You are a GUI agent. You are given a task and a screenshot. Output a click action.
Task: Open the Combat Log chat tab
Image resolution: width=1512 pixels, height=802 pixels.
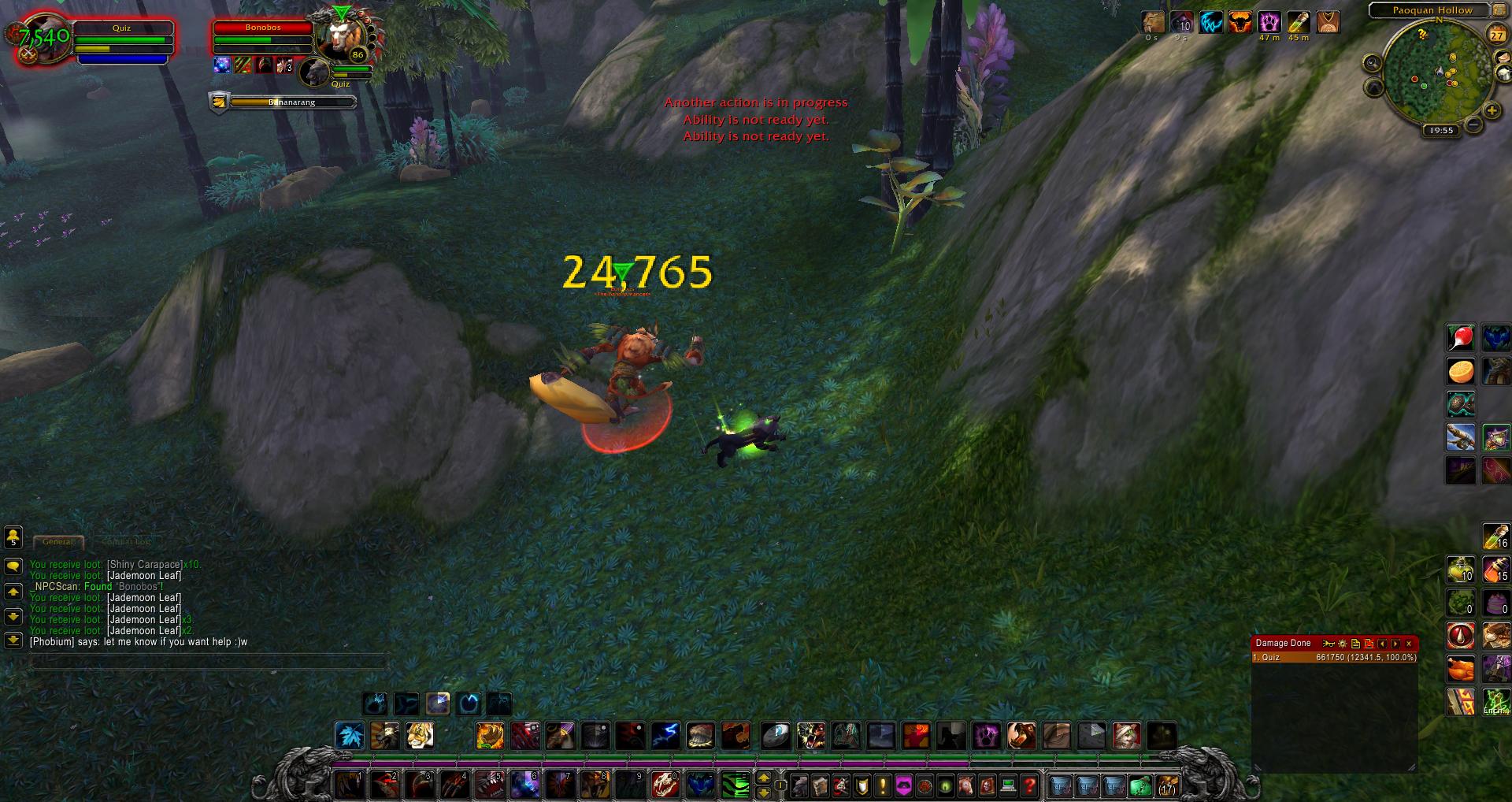[x=125, y=541]
